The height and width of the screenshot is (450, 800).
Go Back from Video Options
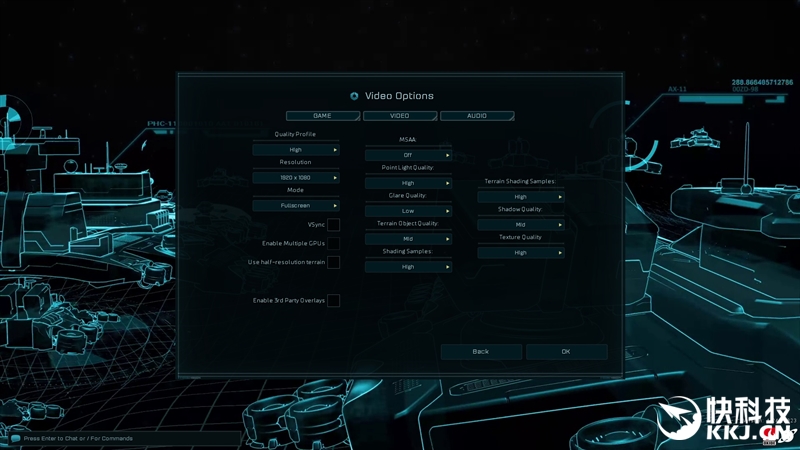481,352
